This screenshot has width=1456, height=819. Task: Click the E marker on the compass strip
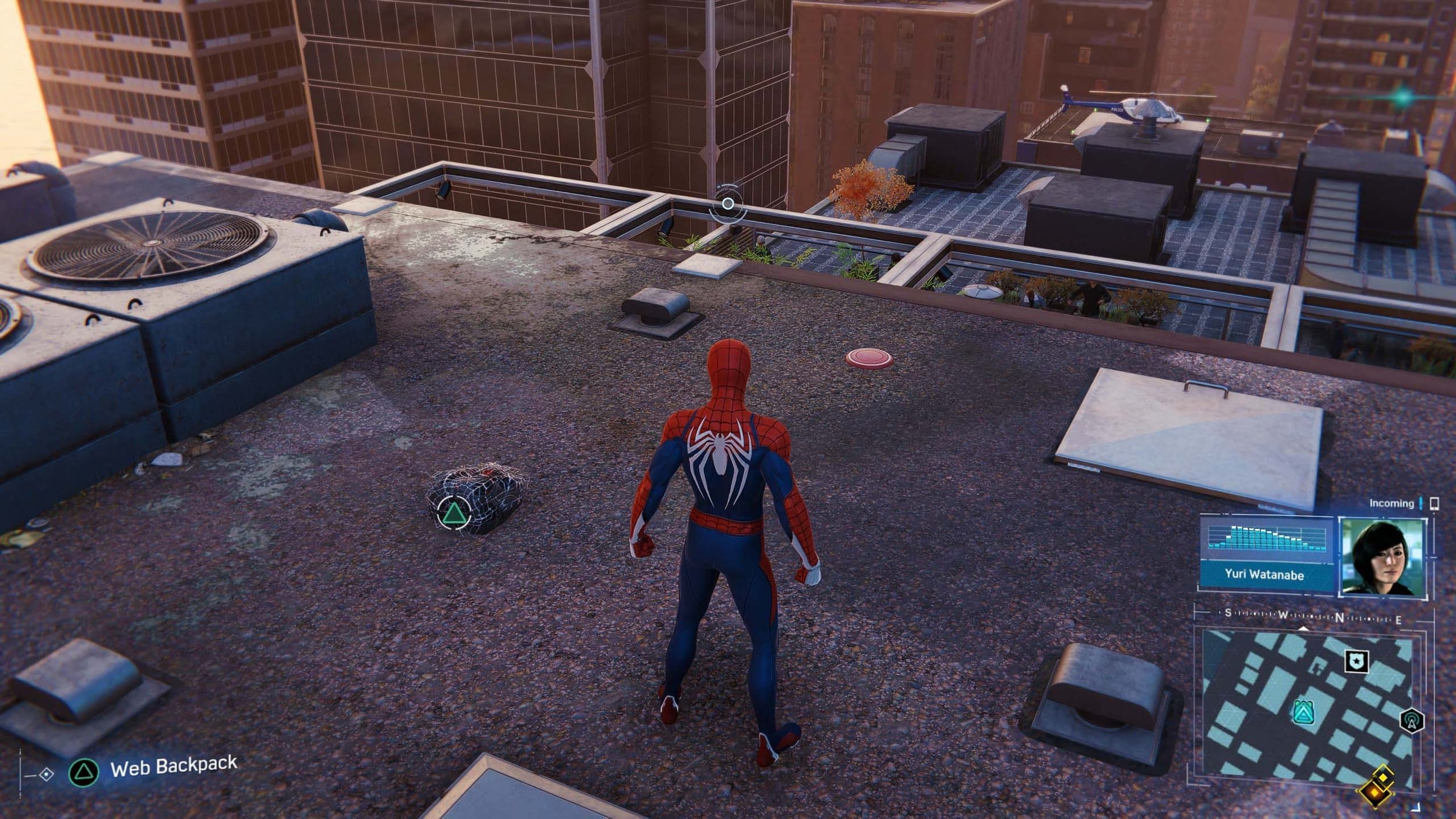tap(1398, 620)
